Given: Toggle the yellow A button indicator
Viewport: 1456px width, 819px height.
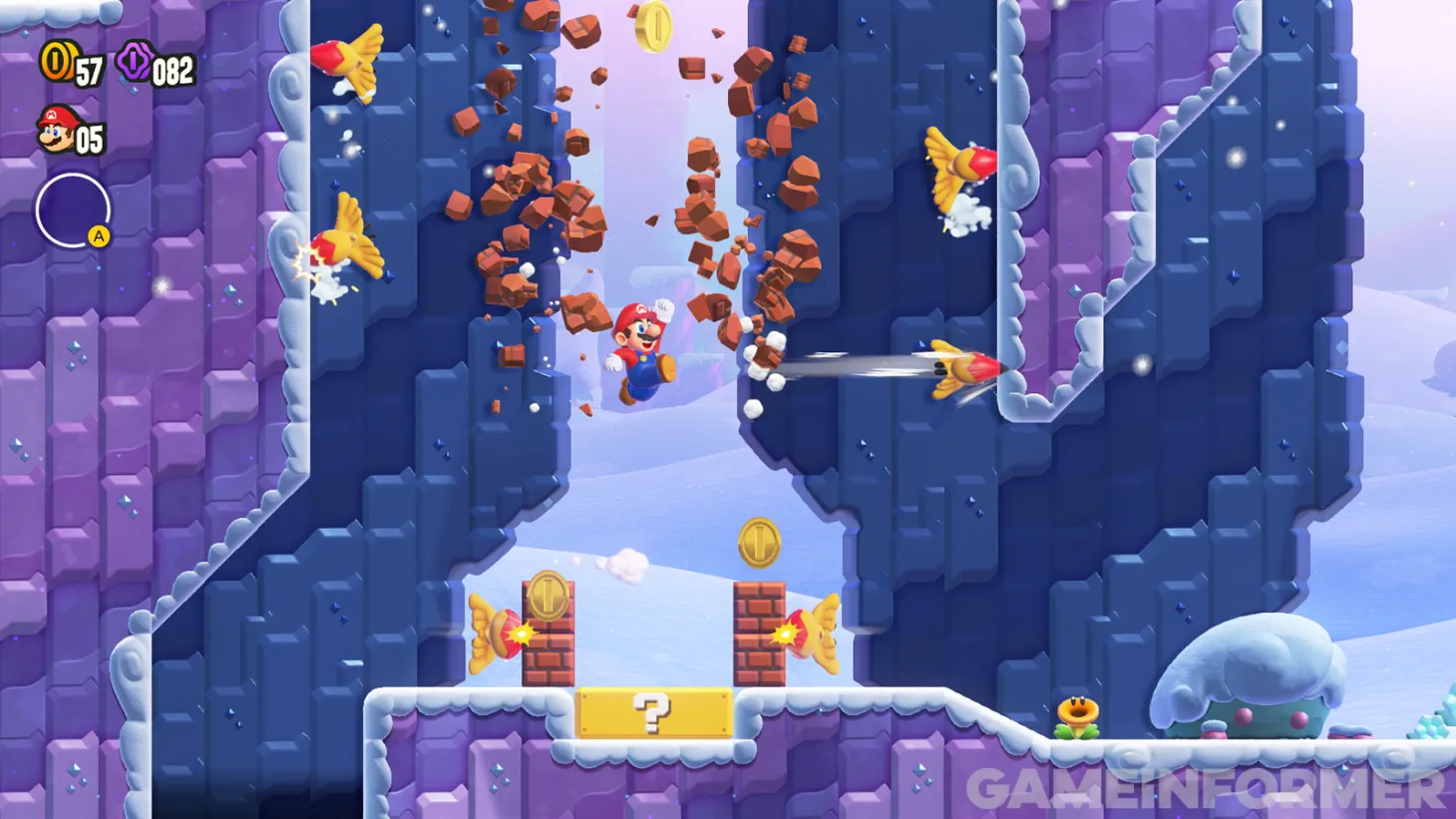Looking at the screenshot, I should 97,236.
